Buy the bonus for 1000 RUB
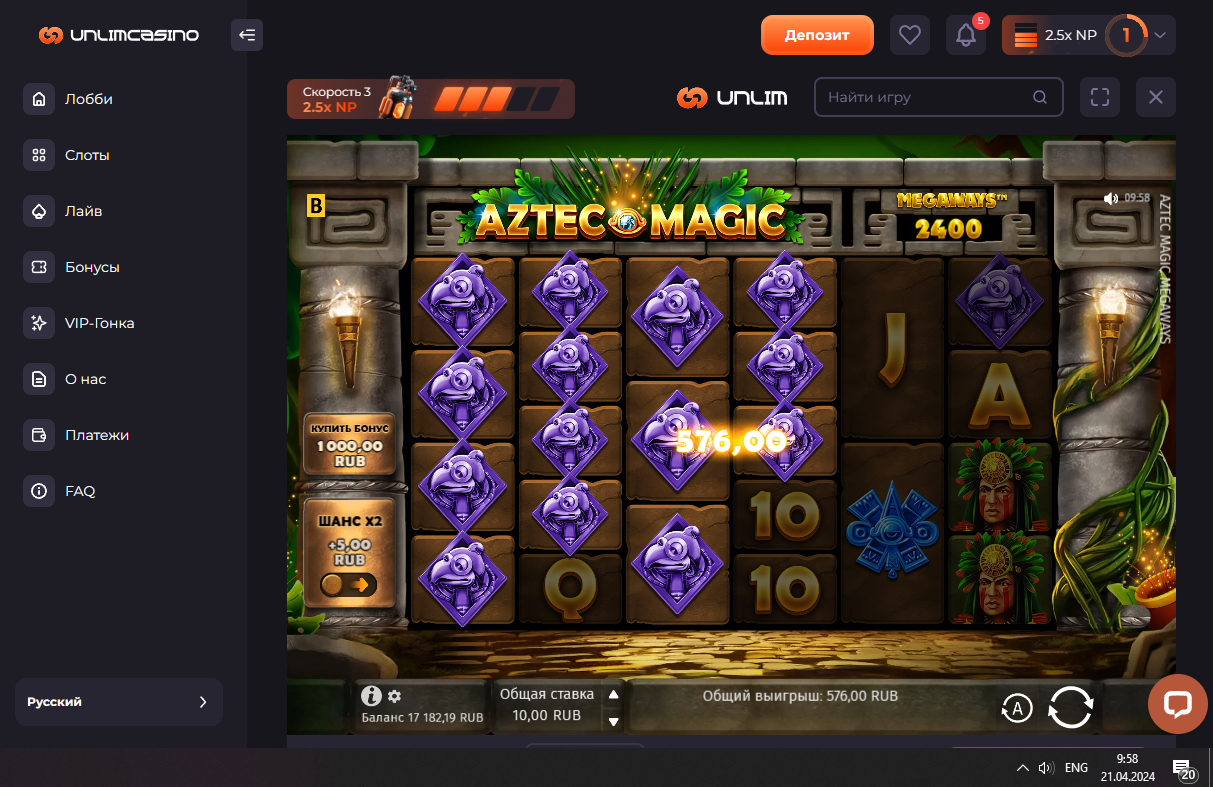Viewport: 1213px width, 787px height. pyautogui.click(x=349, y=444)
